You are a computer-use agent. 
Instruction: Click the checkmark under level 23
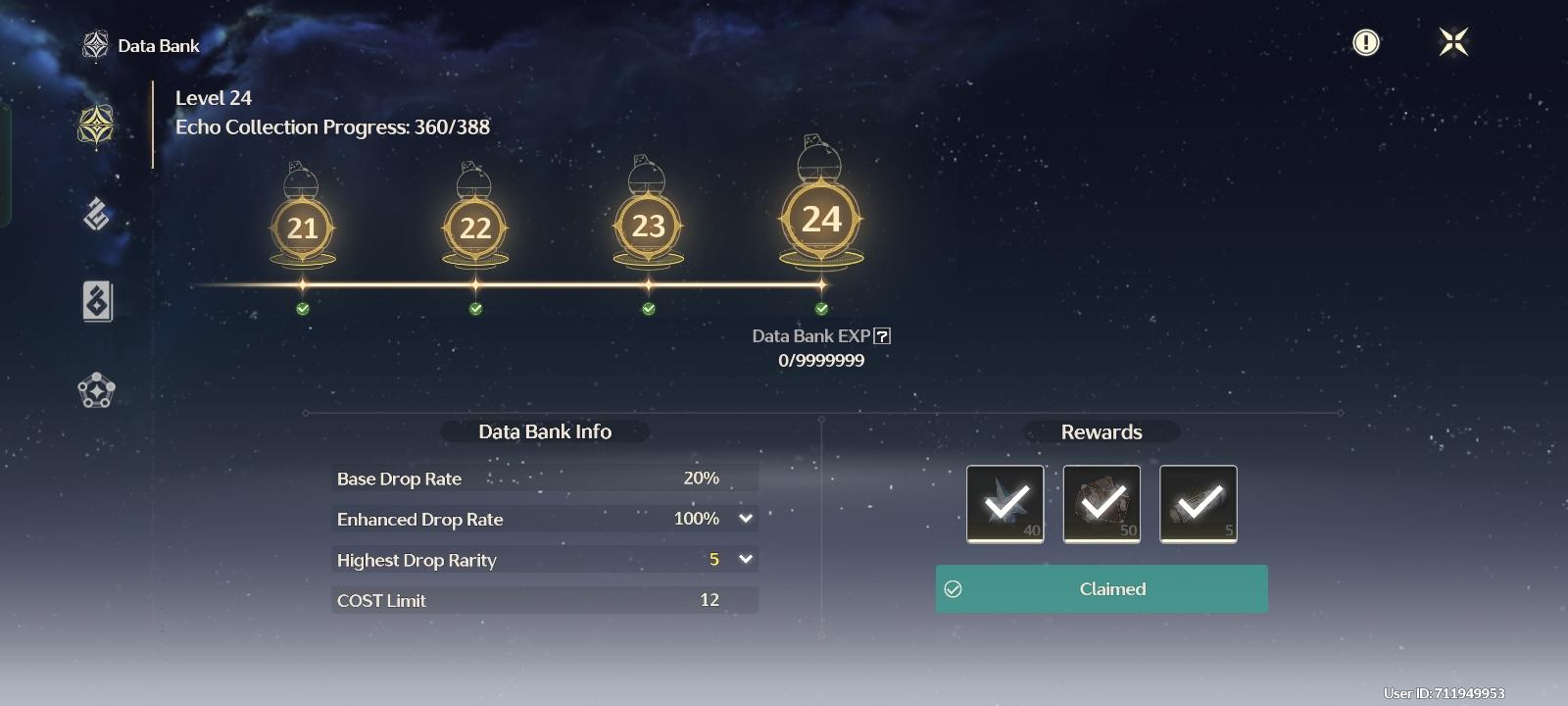tap(648, 309)
